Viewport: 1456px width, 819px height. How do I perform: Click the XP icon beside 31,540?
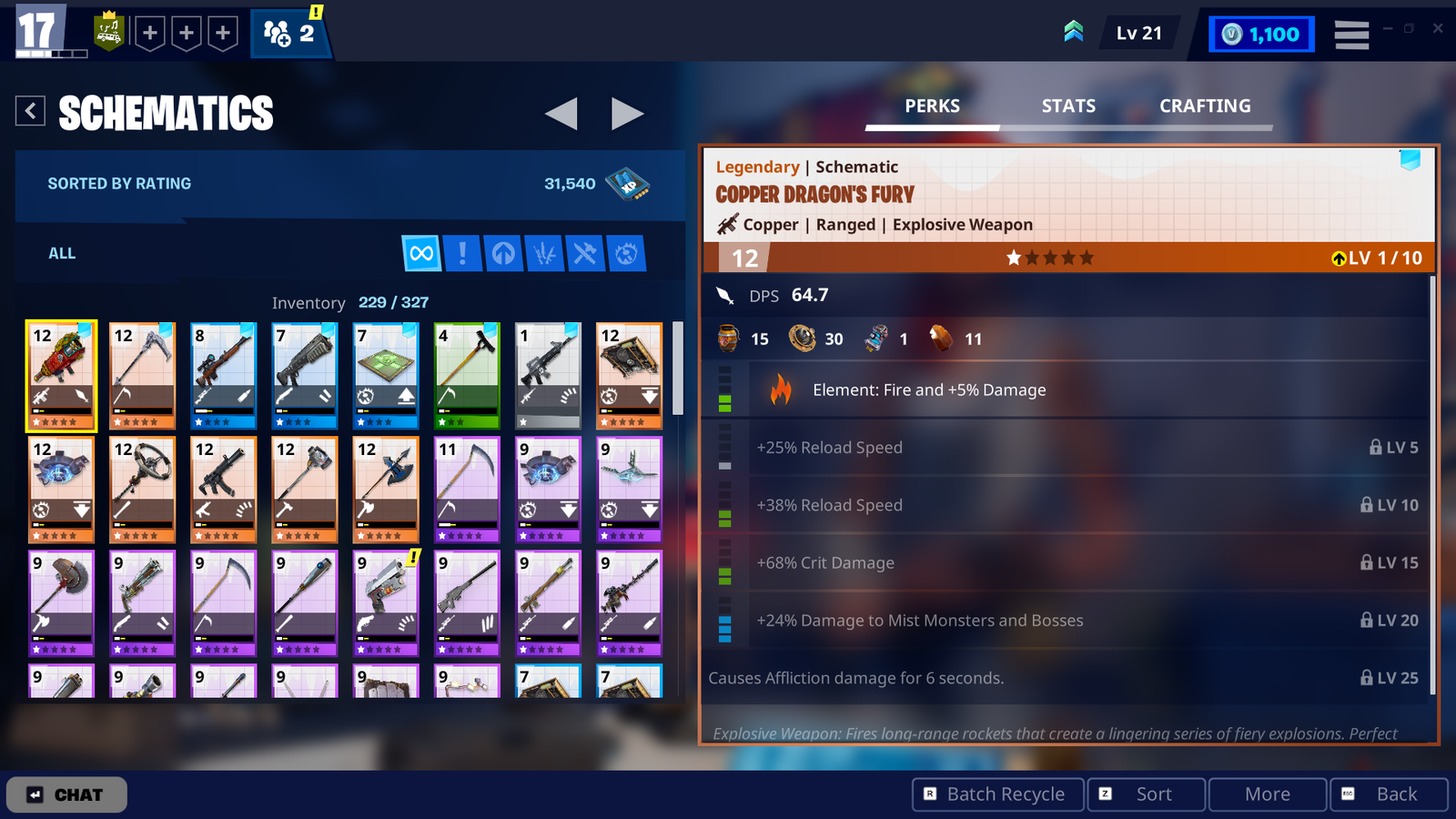pos(626,183)
